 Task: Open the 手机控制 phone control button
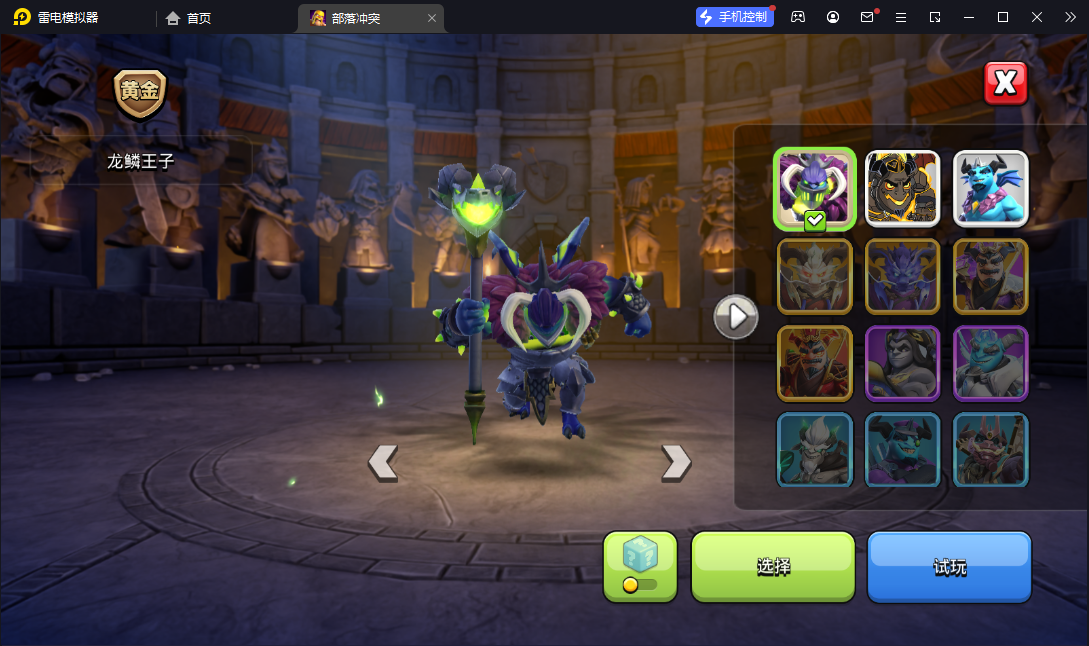[735, 17]
